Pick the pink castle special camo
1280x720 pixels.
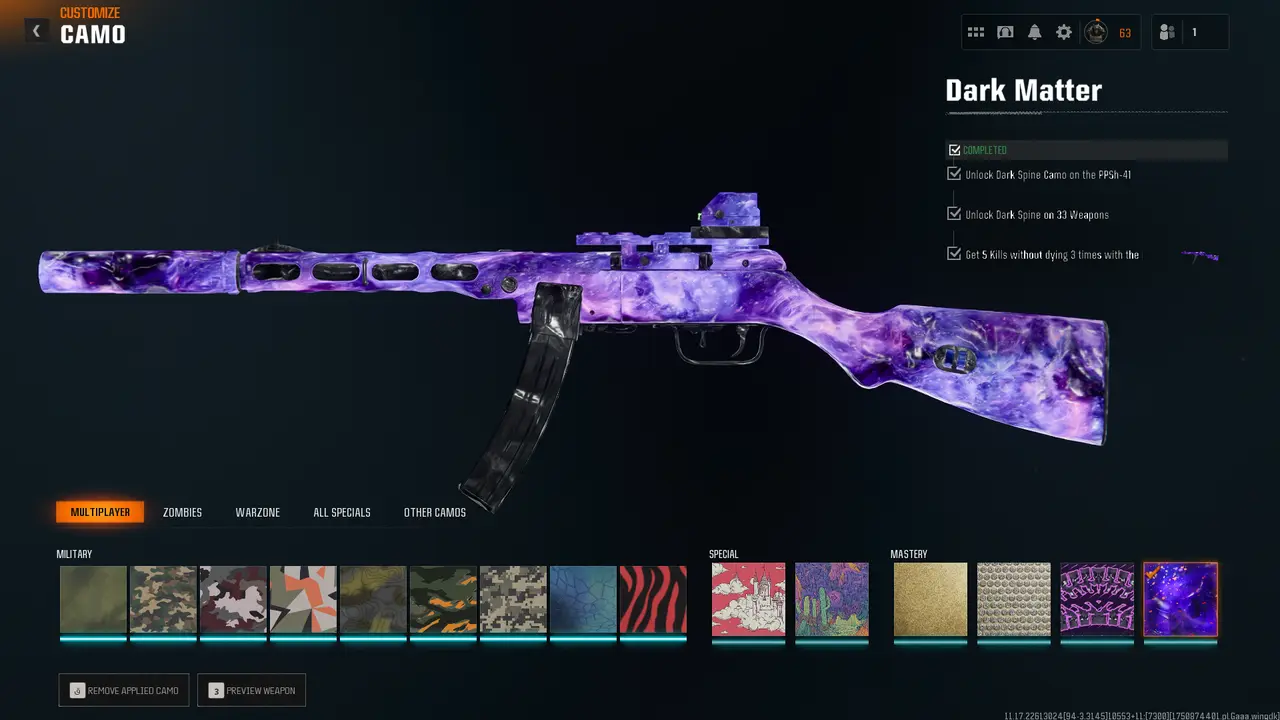[x=748, y=599]
